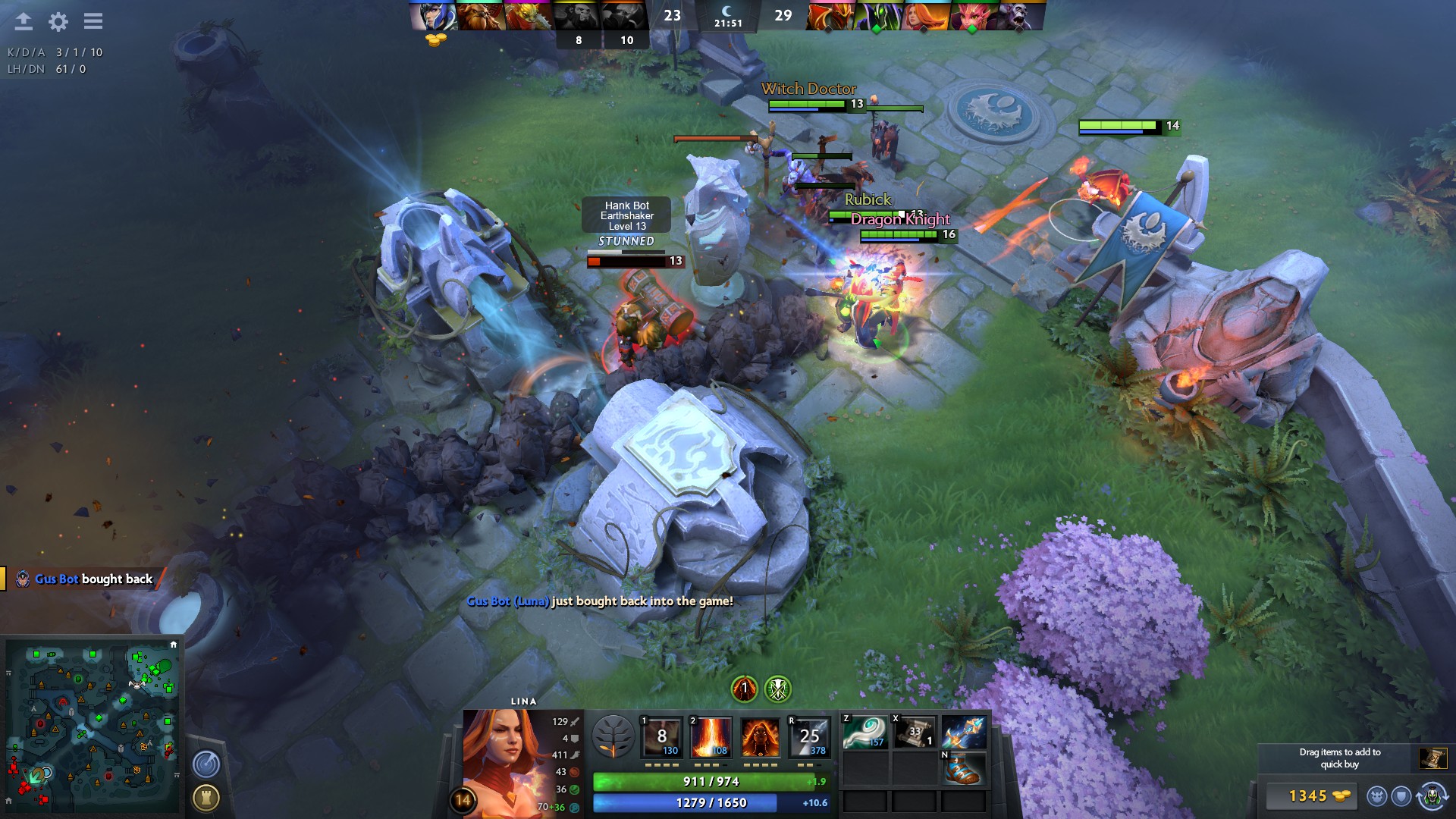Cast Light Strike Array ability
Image resolution: width=1456 pixels, height=819 pixels.
click(711, 737)
